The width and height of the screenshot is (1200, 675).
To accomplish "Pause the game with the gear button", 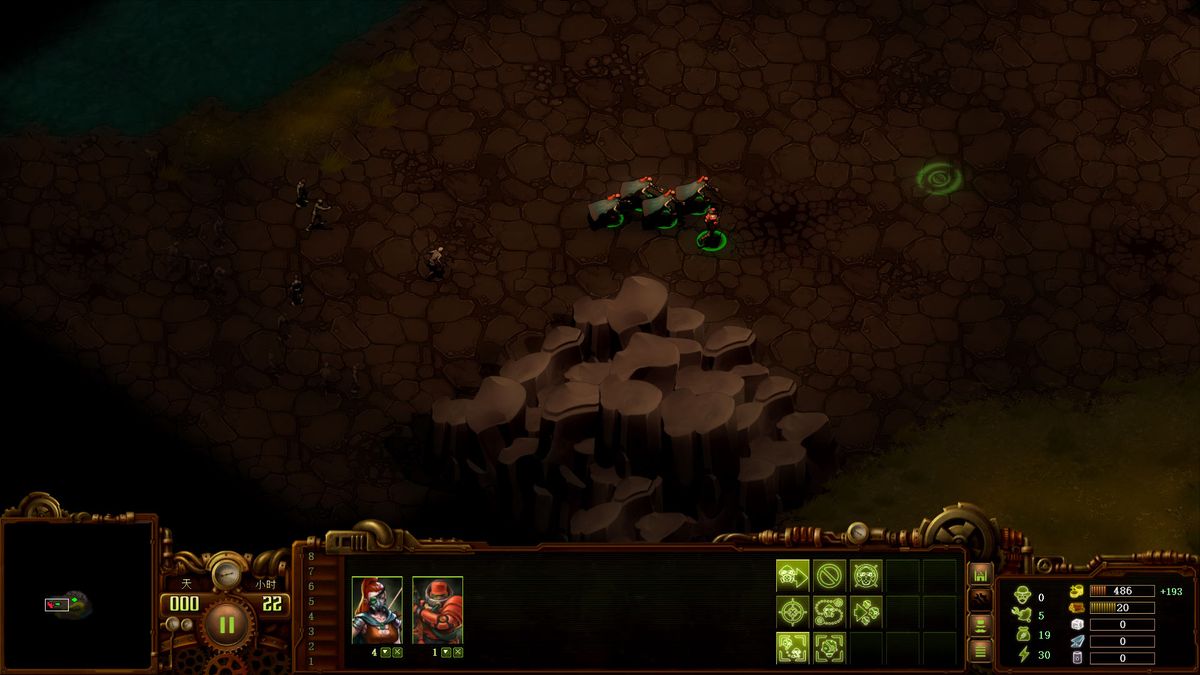I will (x=227, y=625).
